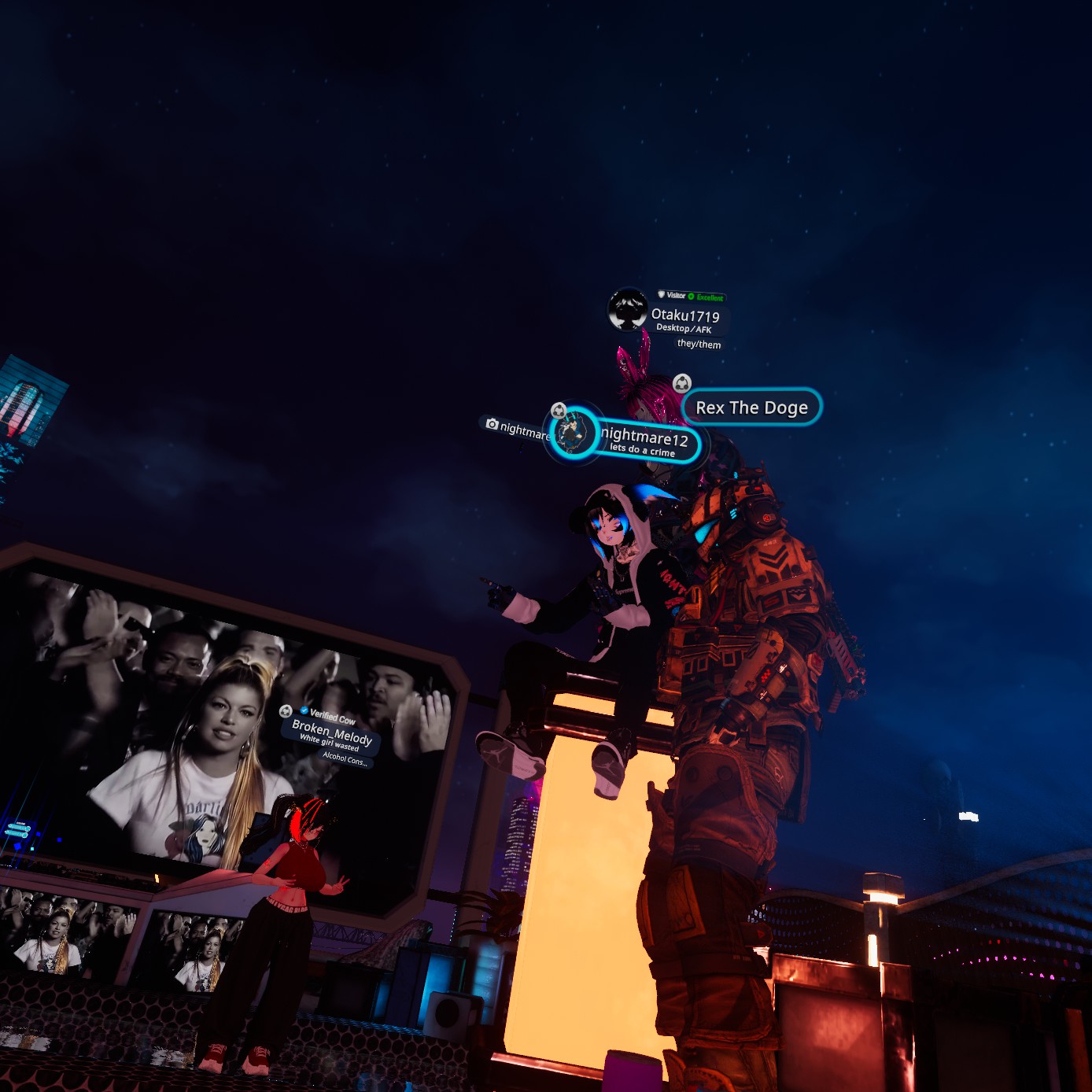Click Otaku1719's round profile picture
The width and height of the screenshot is (1092, 1092).
pos(628,309)
